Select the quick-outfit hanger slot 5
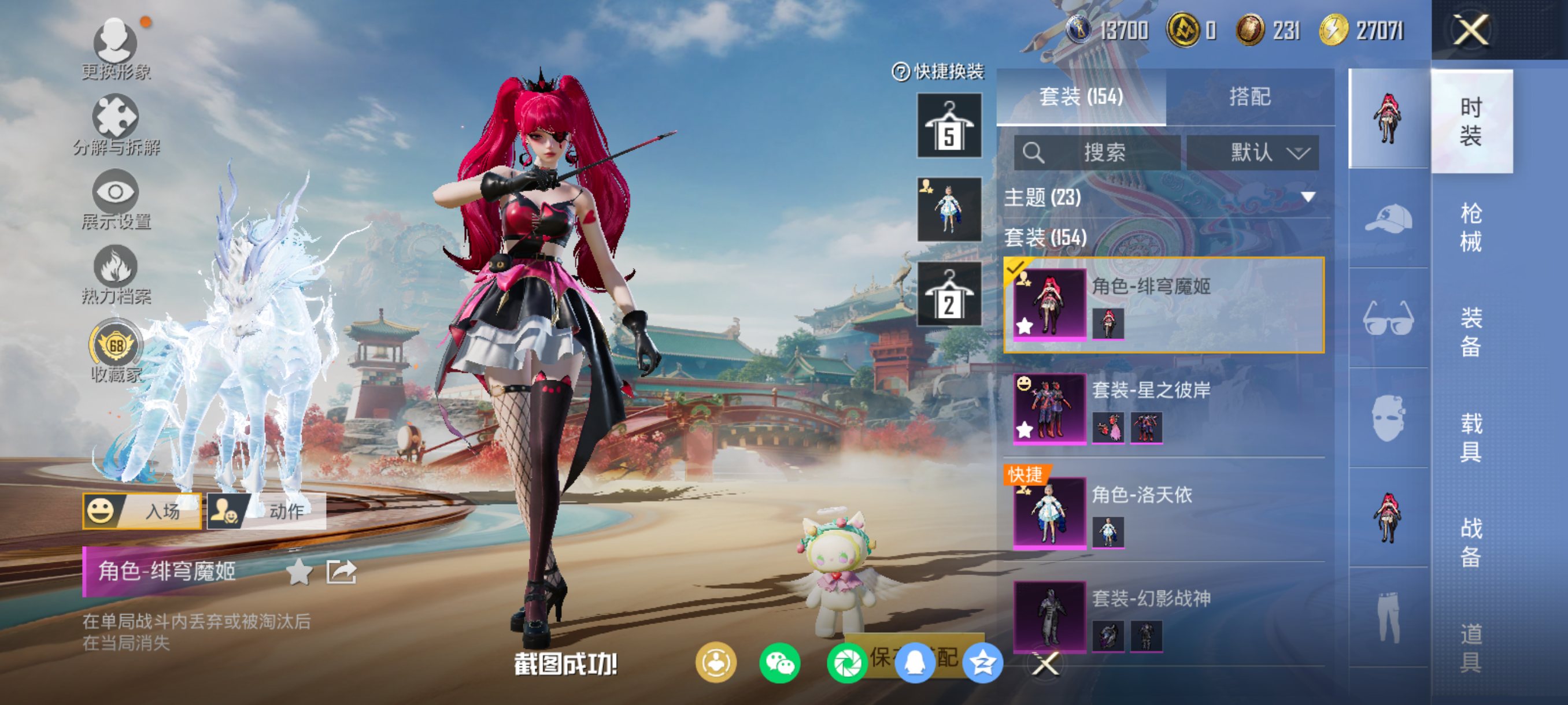Image resolution: width=1568 pixels, height=705 pixels. pos(949,126)
